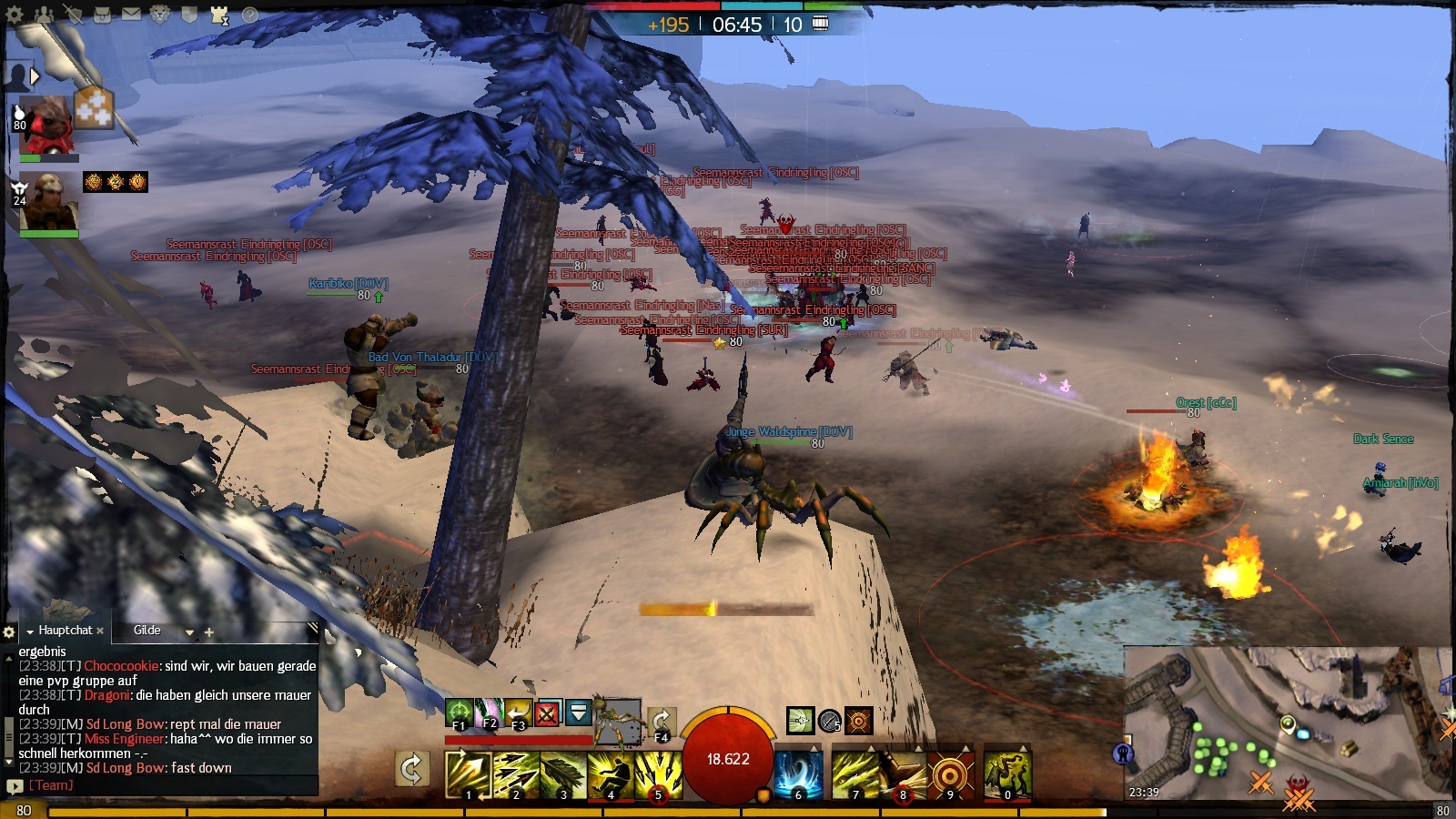This screenshot has width=1456, height=819.
Task: Click the question mark help icon
Action: coord(249,15)
